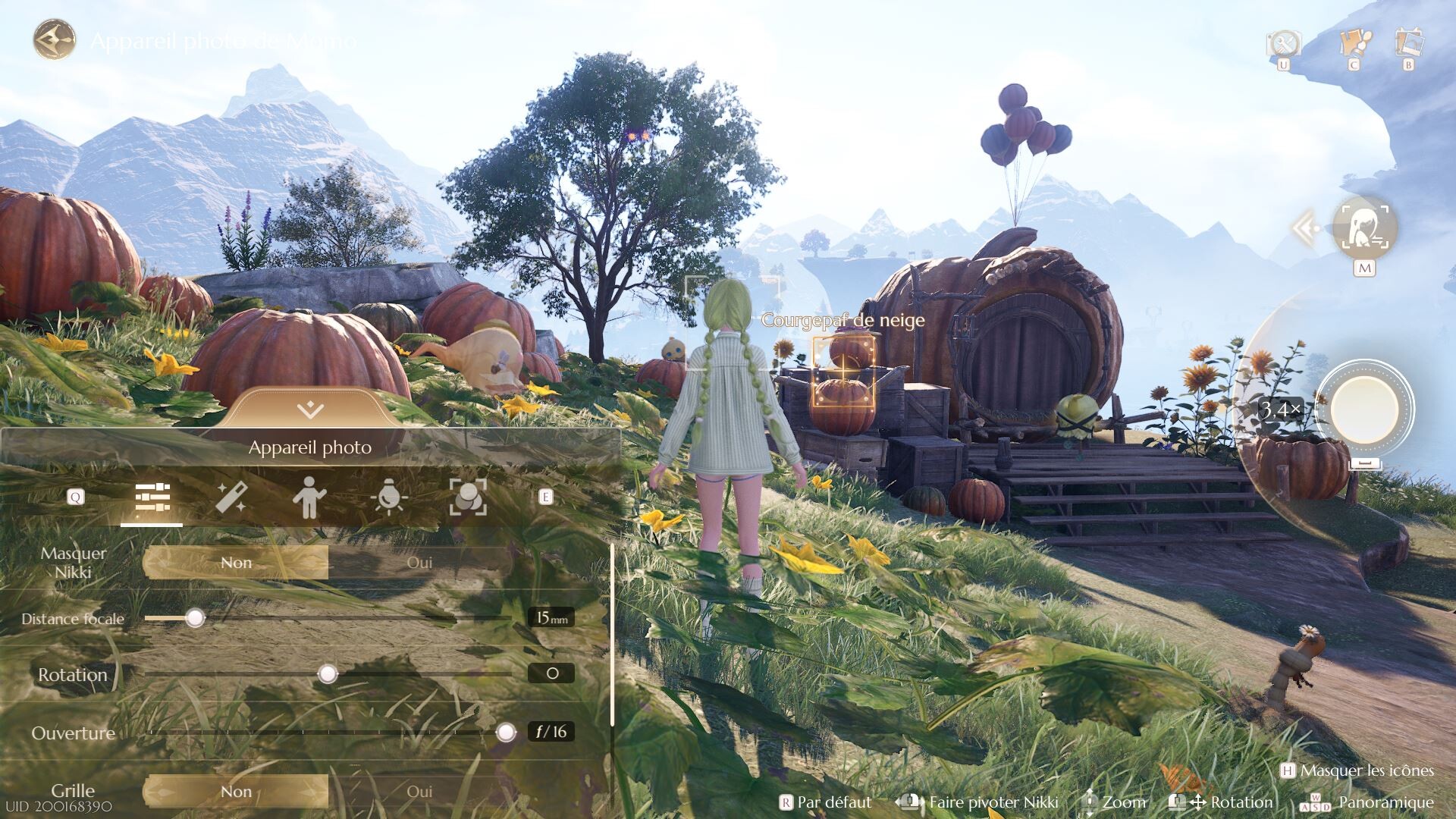Viewport: 1456px width, 819px height.
Task: Collapse the Appareil photo panel with the down arrow
Action: (x=310, y=410)
